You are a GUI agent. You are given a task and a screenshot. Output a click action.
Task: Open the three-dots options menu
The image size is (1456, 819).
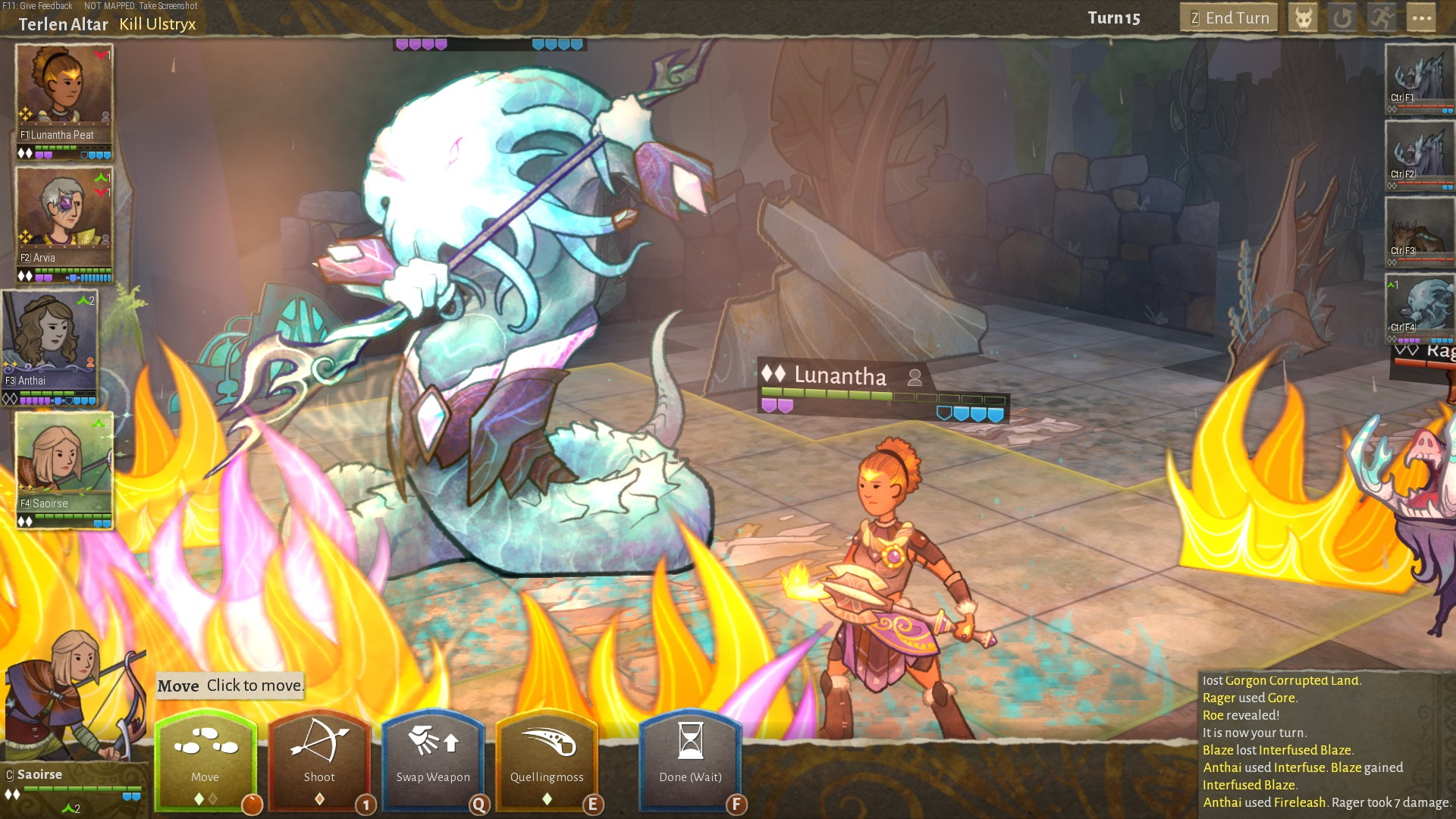[1421, 18]
